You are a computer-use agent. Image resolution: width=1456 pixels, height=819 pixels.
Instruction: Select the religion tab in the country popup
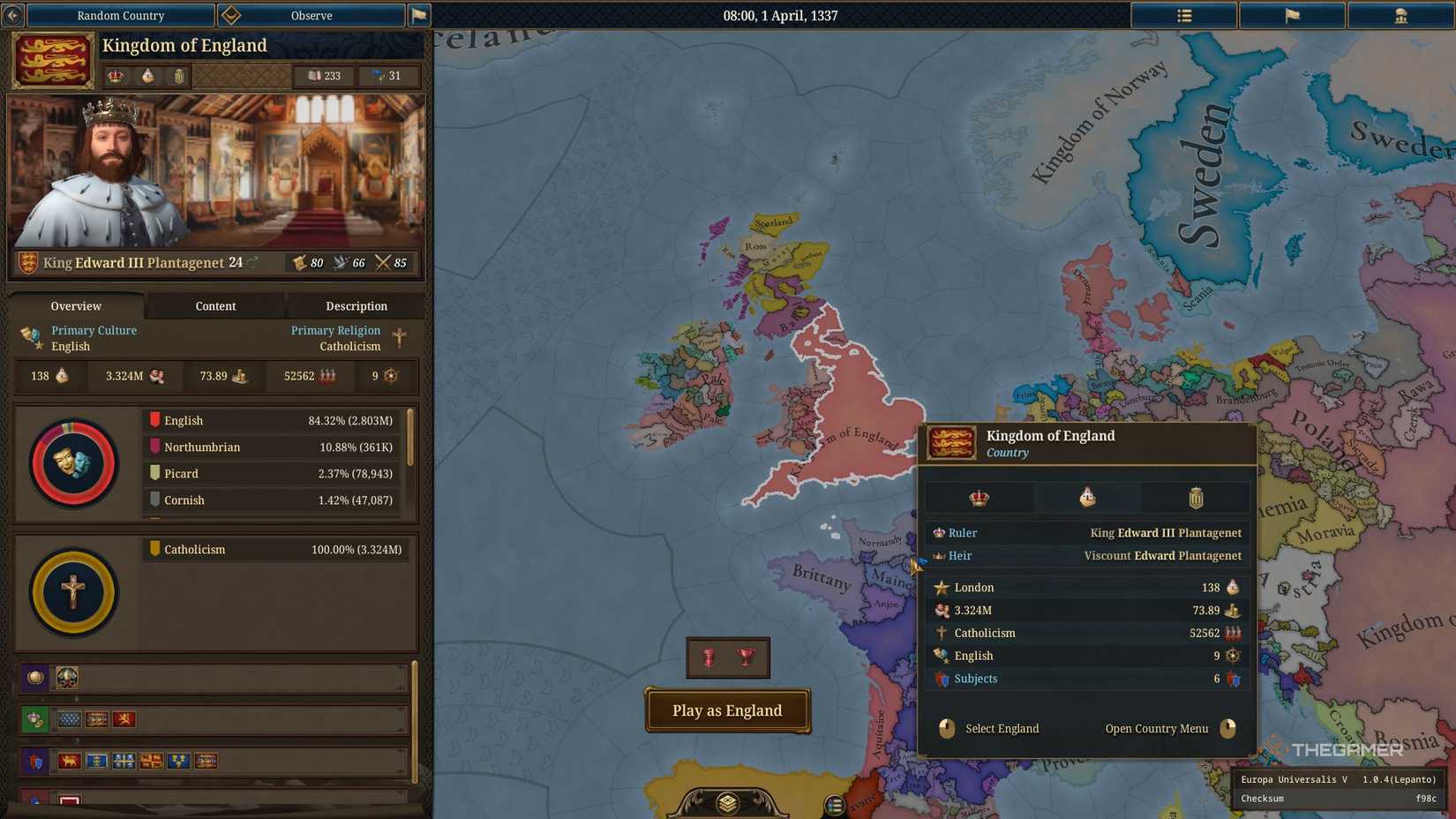click(x=1086, y=497)
